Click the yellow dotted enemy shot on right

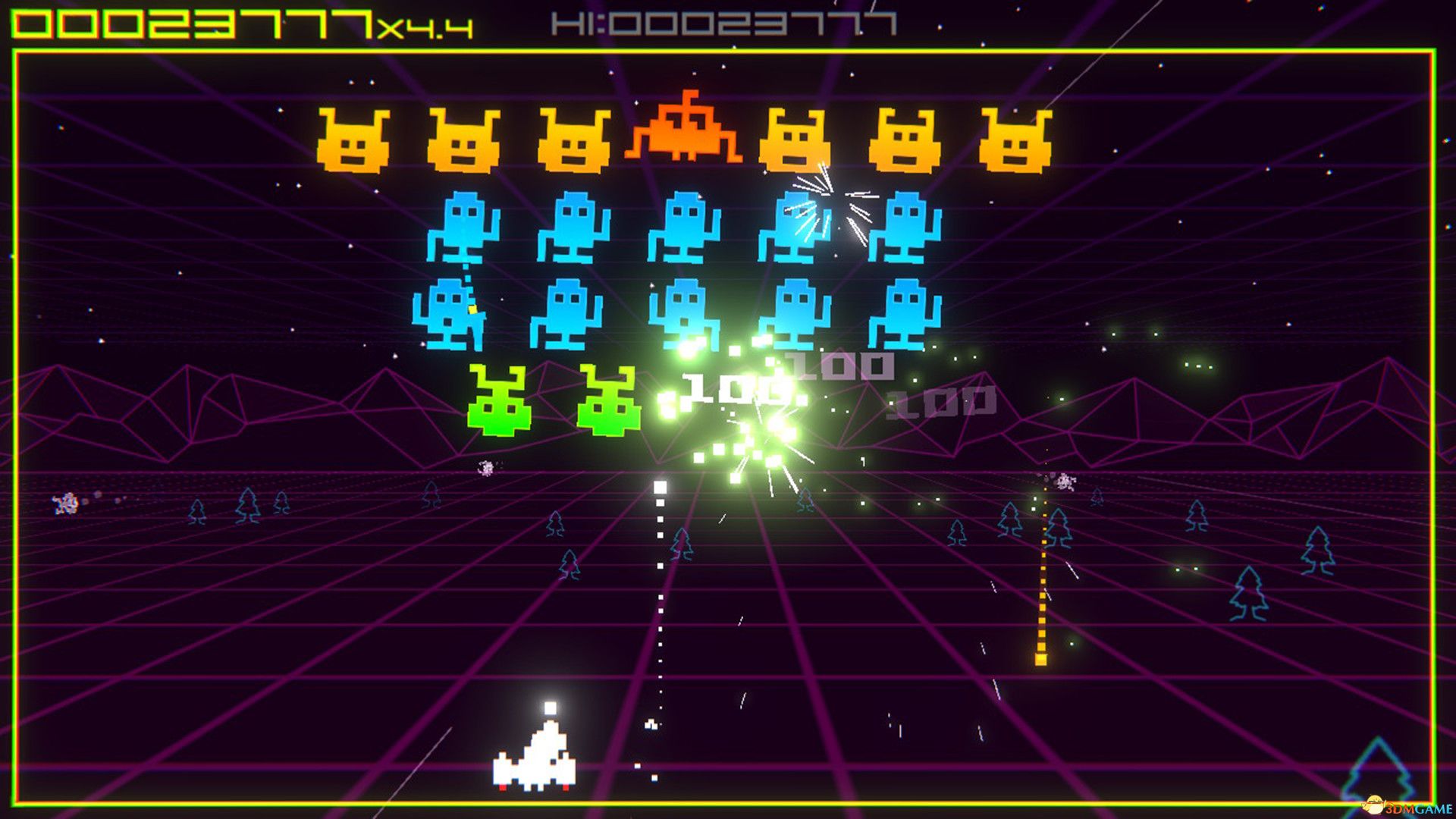(x=1043, y=599)
